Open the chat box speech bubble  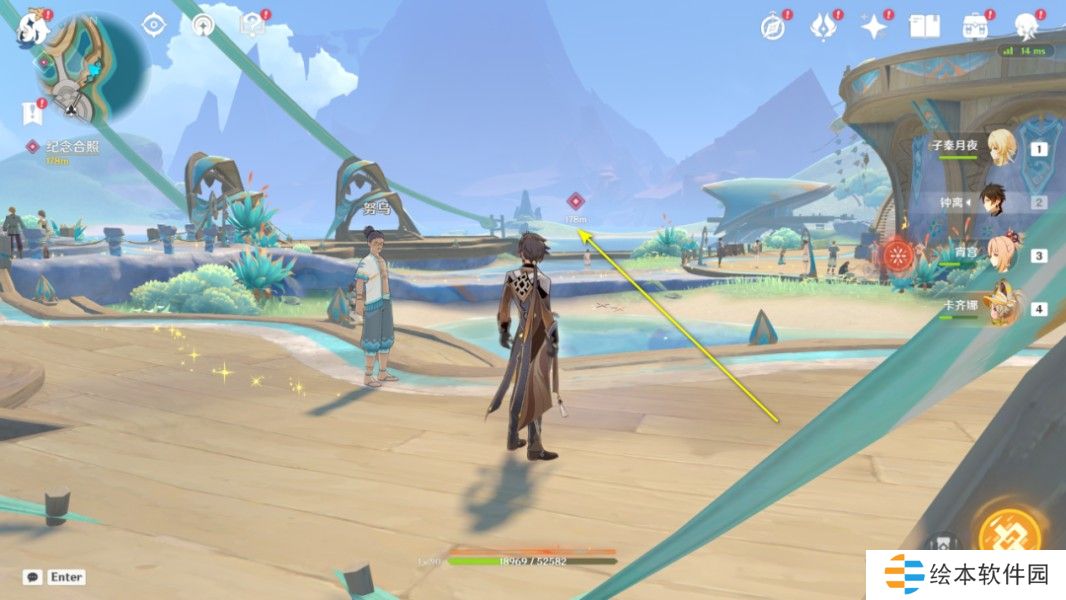click(33, 577)
